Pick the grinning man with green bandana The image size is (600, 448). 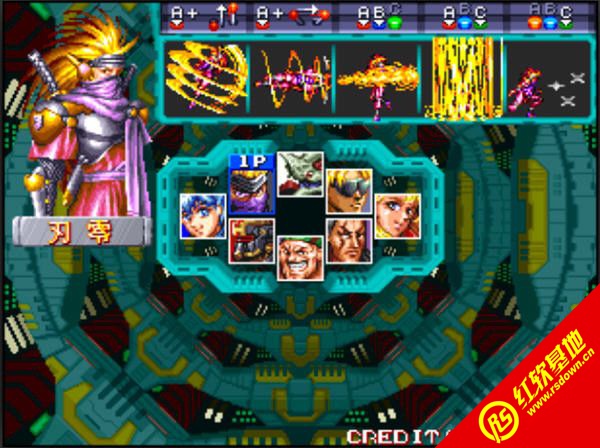click(x=300, y=257)
